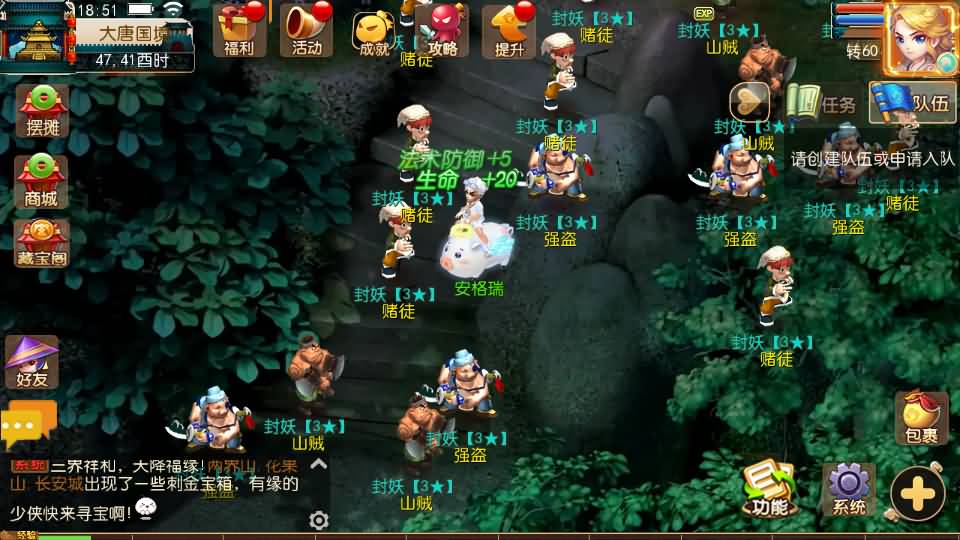The image size is (960, 540).
Task: Open the 系统 system settings
Action: (x=848, y=489)
